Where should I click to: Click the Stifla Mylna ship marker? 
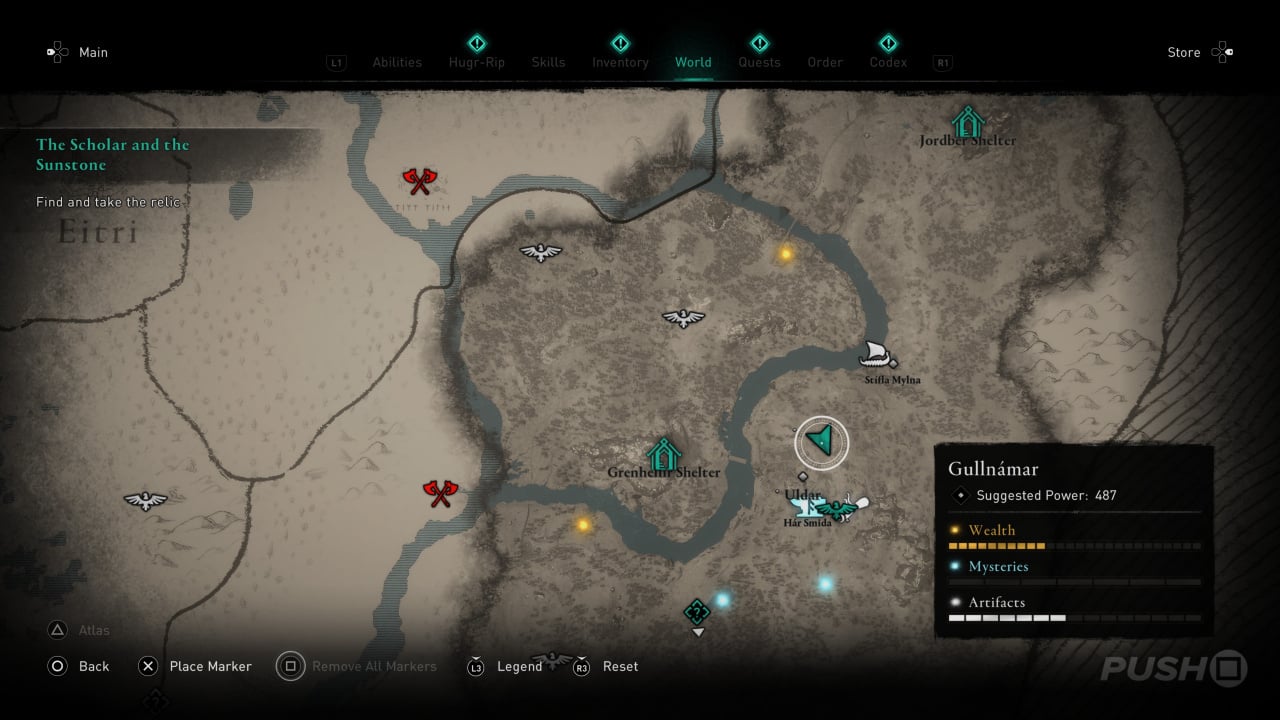(x=879, y=353)
